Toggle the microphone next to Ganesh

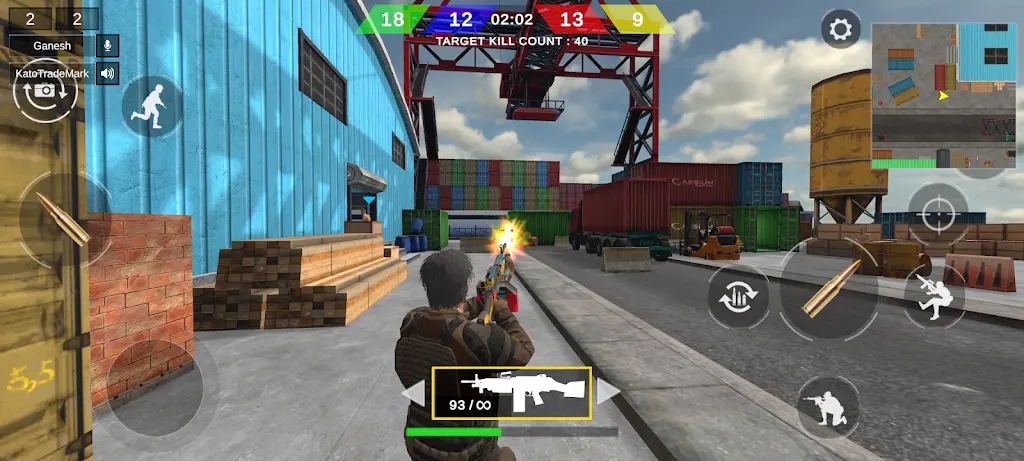(x=107, y=45)
